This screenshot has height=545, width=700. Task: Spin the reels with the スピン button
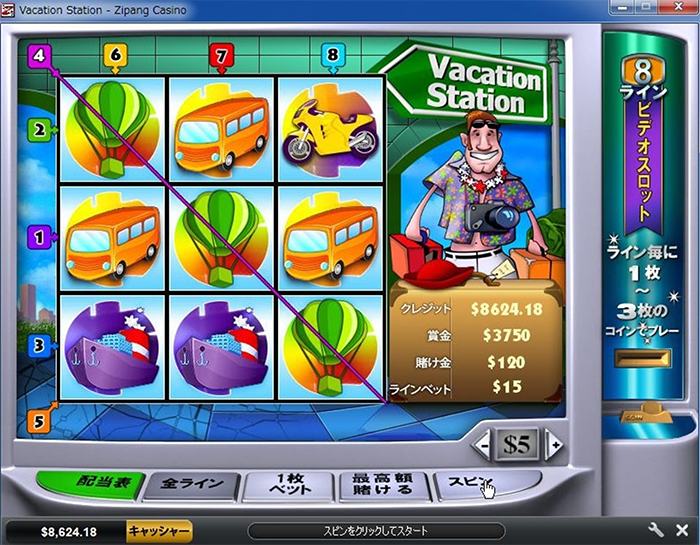coord(473,484)
